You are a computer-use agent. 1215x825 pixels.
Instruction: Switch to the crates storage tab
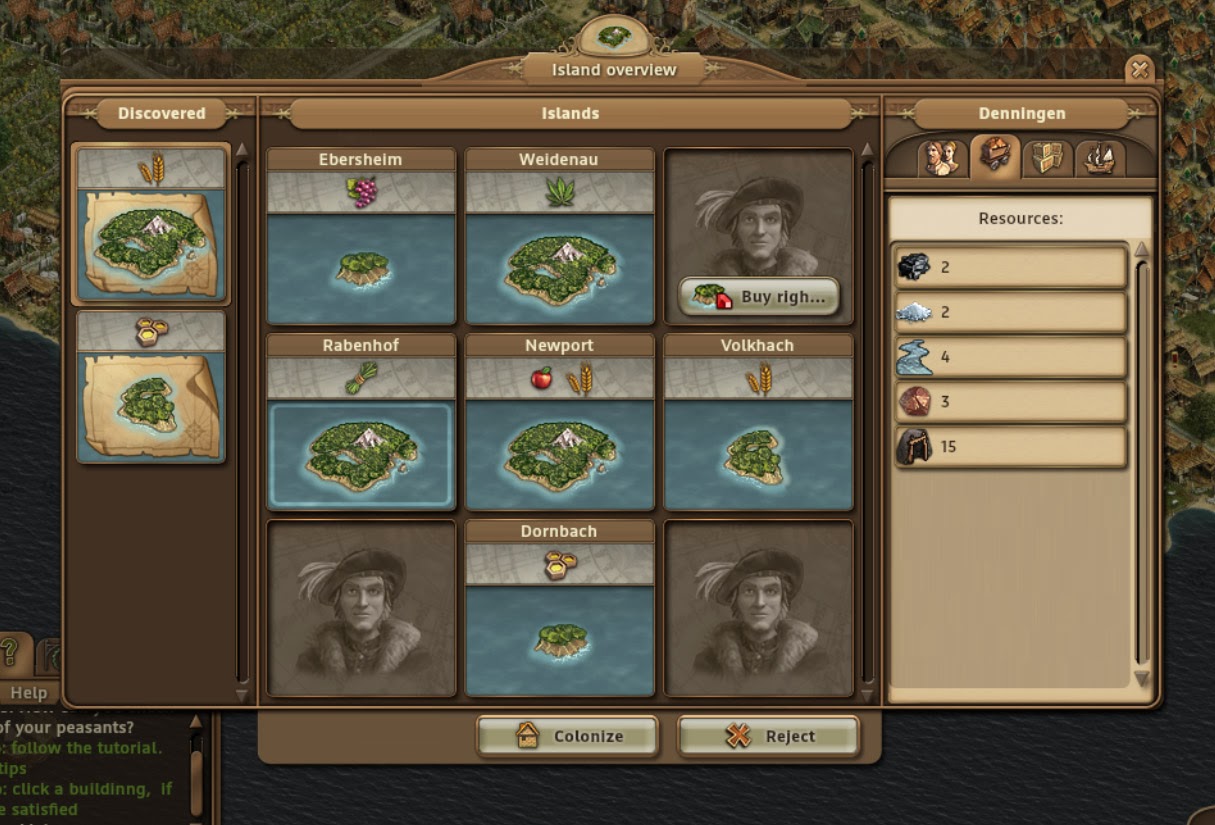click(1048, 157)
